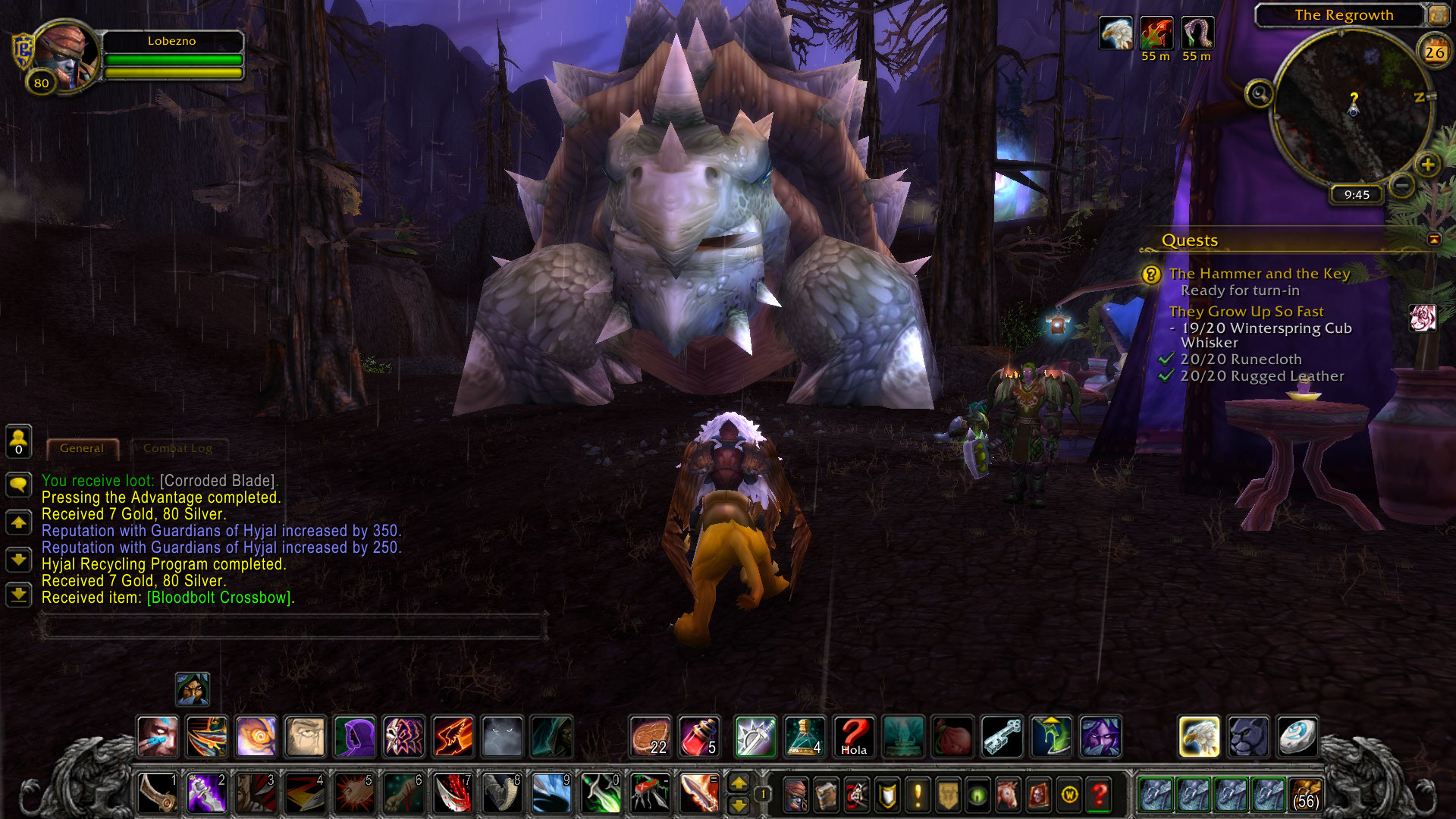Screen dimensions: 1456x819
Task: Select The Hammer and the Key quest
Action: (1259, 274)
